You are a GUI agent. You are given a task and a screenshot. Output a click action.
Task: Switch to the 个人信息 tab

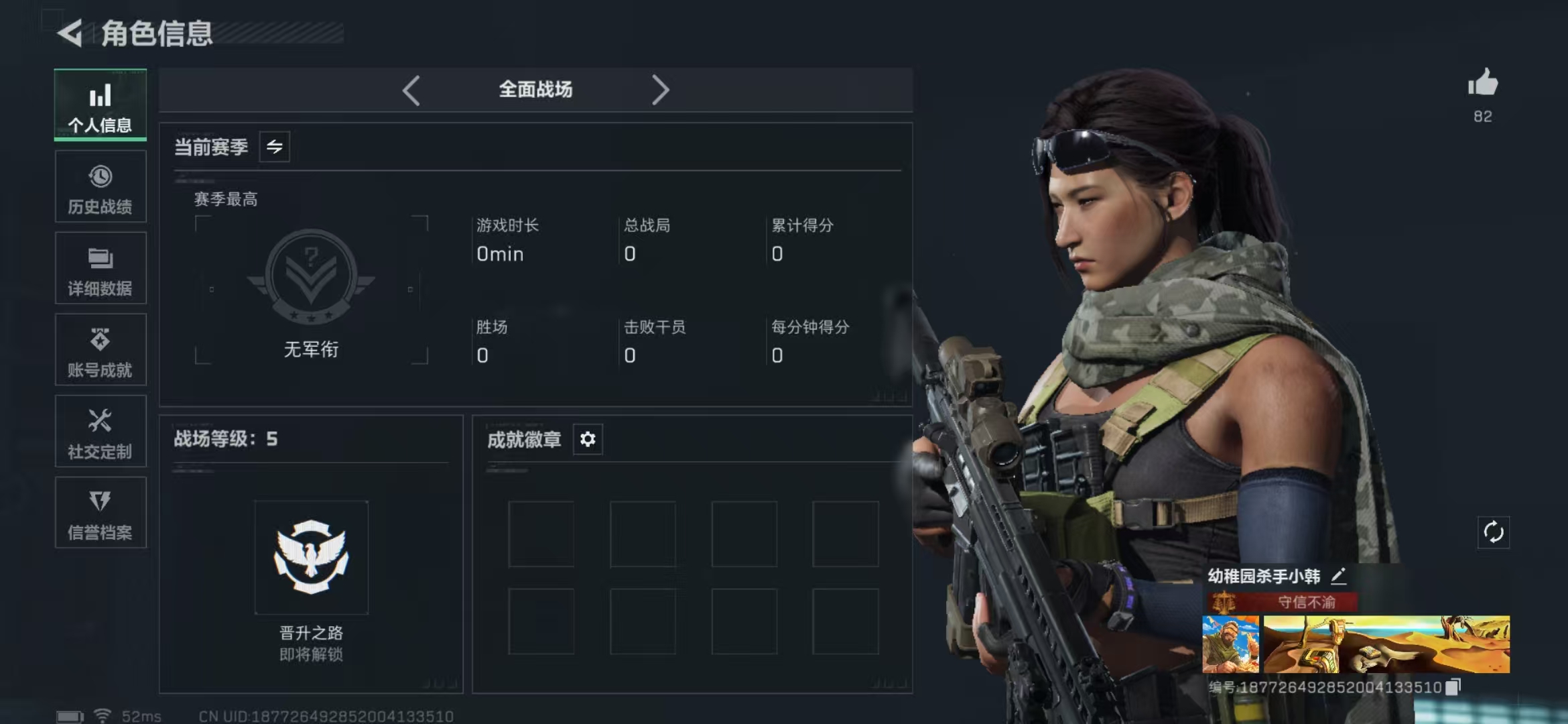101,105
